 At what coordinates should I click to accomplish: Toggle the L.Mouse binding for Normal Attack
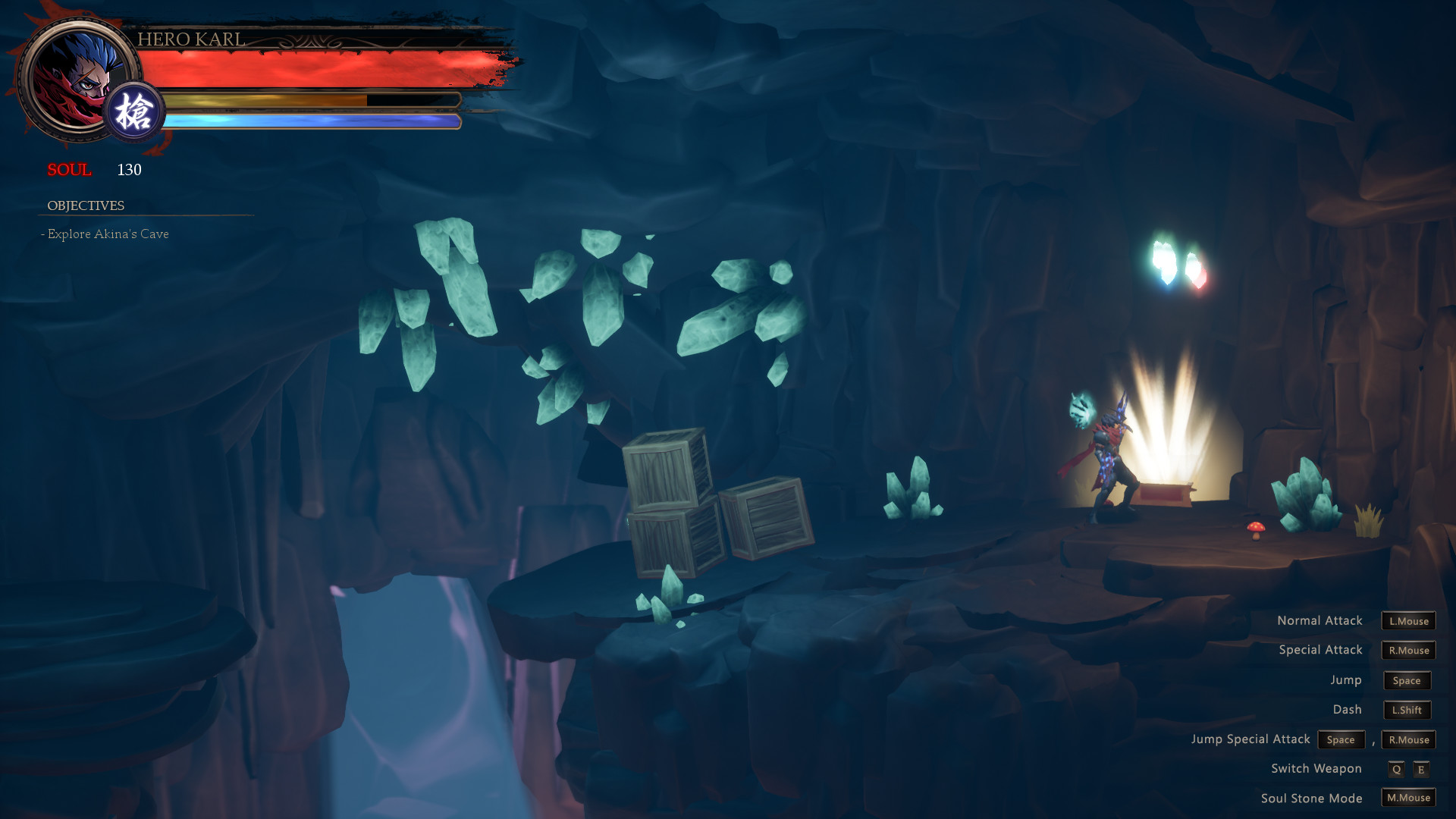1407,620
